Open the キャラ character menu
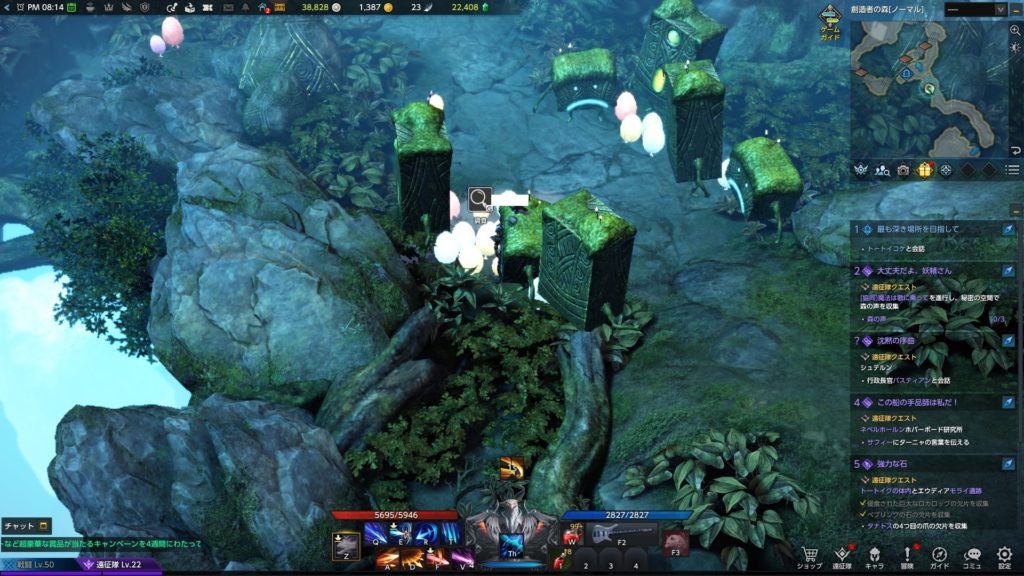 point(874,555)
